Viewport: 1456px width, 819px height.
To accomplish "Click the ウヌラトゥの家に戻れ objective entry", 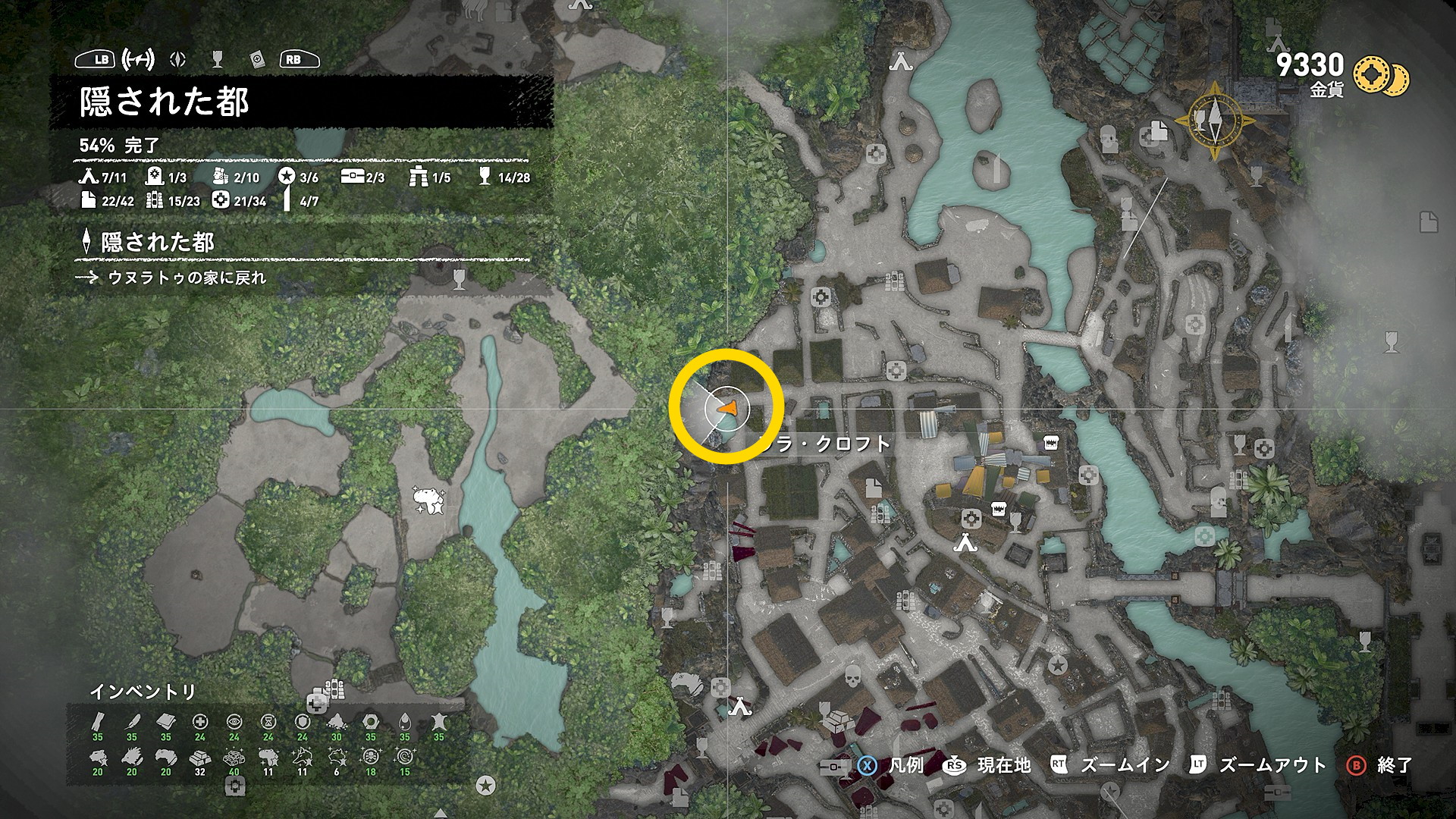I will coord(187,278).
